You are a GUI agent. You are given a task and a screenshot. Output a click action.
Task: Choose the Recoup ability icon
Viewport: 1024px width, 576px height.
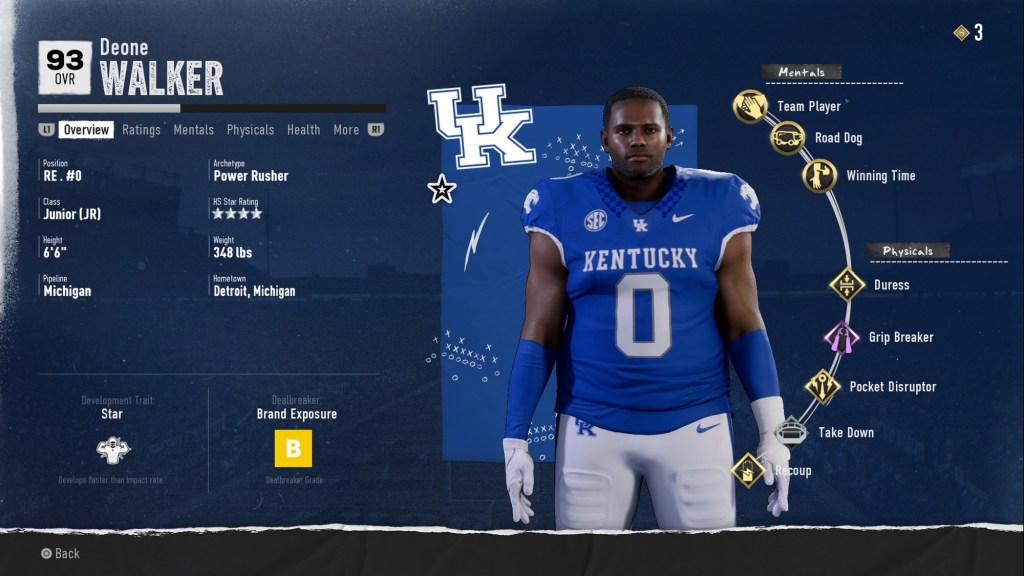748,470
